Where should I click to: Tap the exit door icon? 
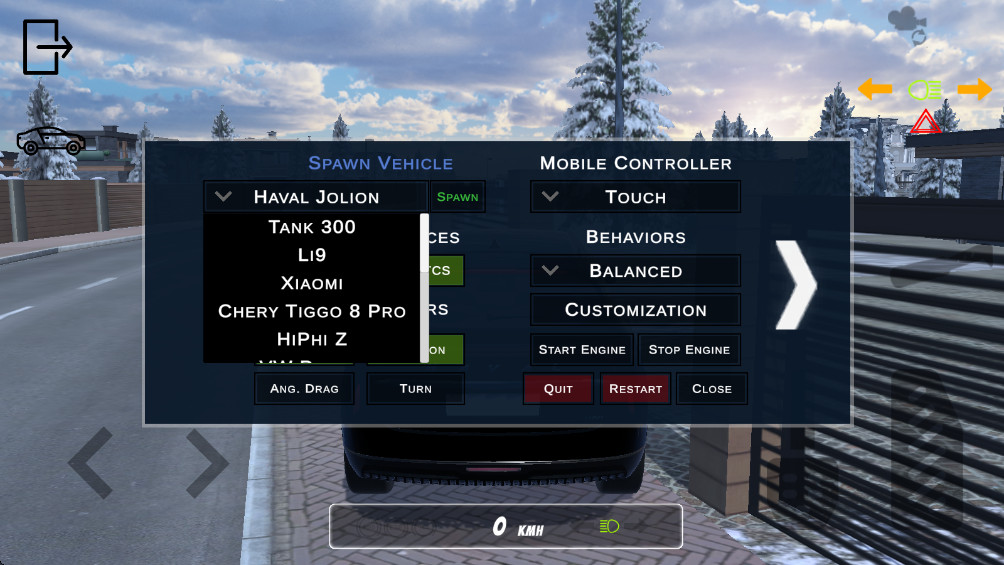46,47
